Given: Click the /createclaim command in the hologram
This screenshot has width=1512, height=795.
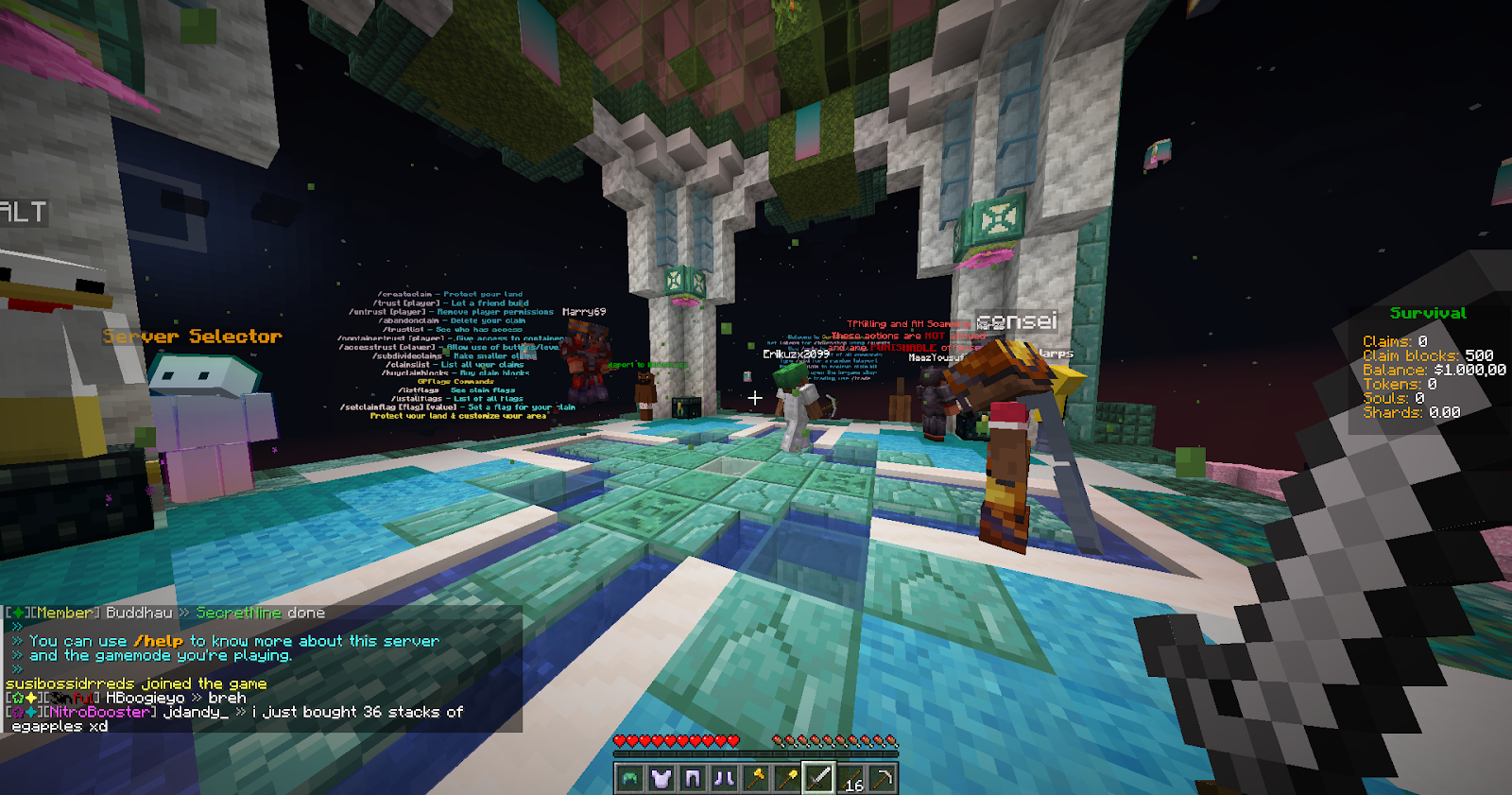Looking at the screenshot, I should [406, 293].
